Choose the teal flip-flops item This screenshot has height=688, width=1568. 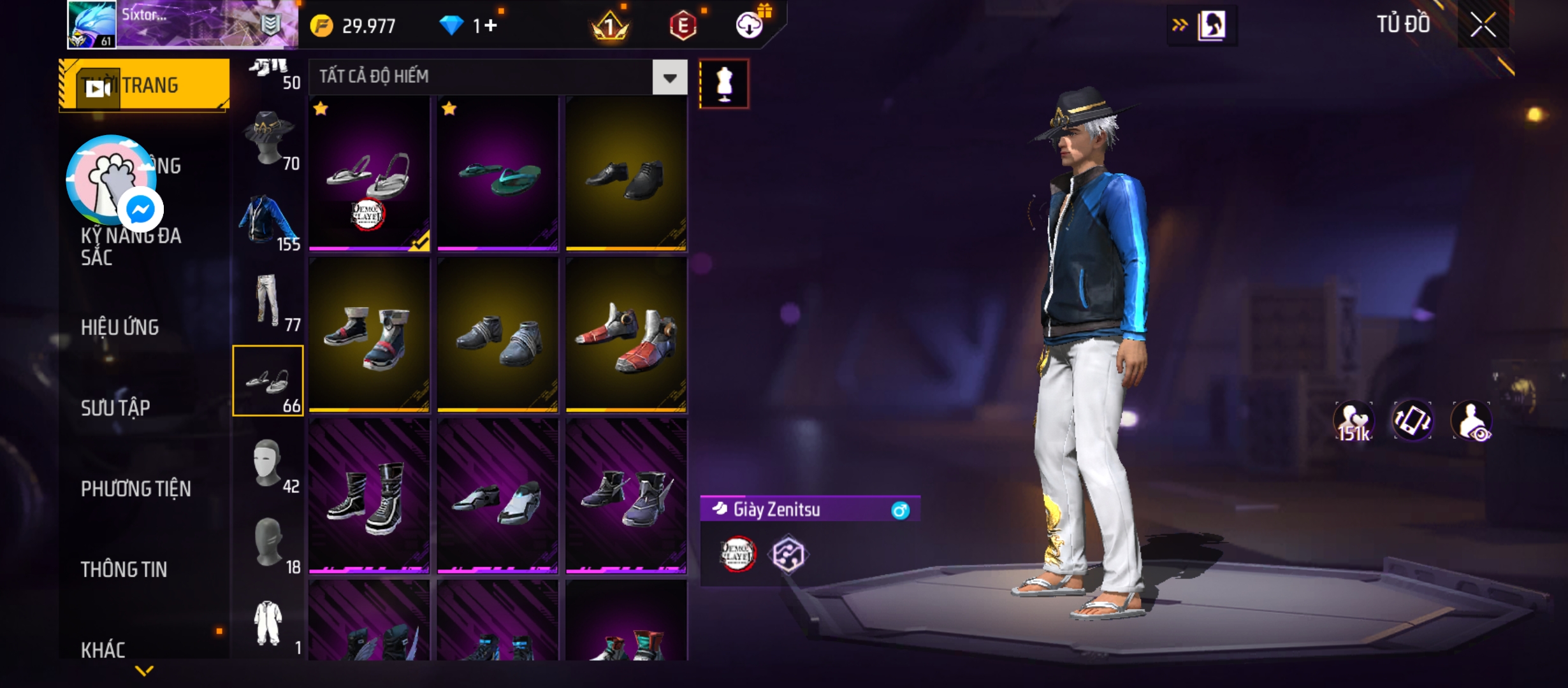[x=498, y=173]
